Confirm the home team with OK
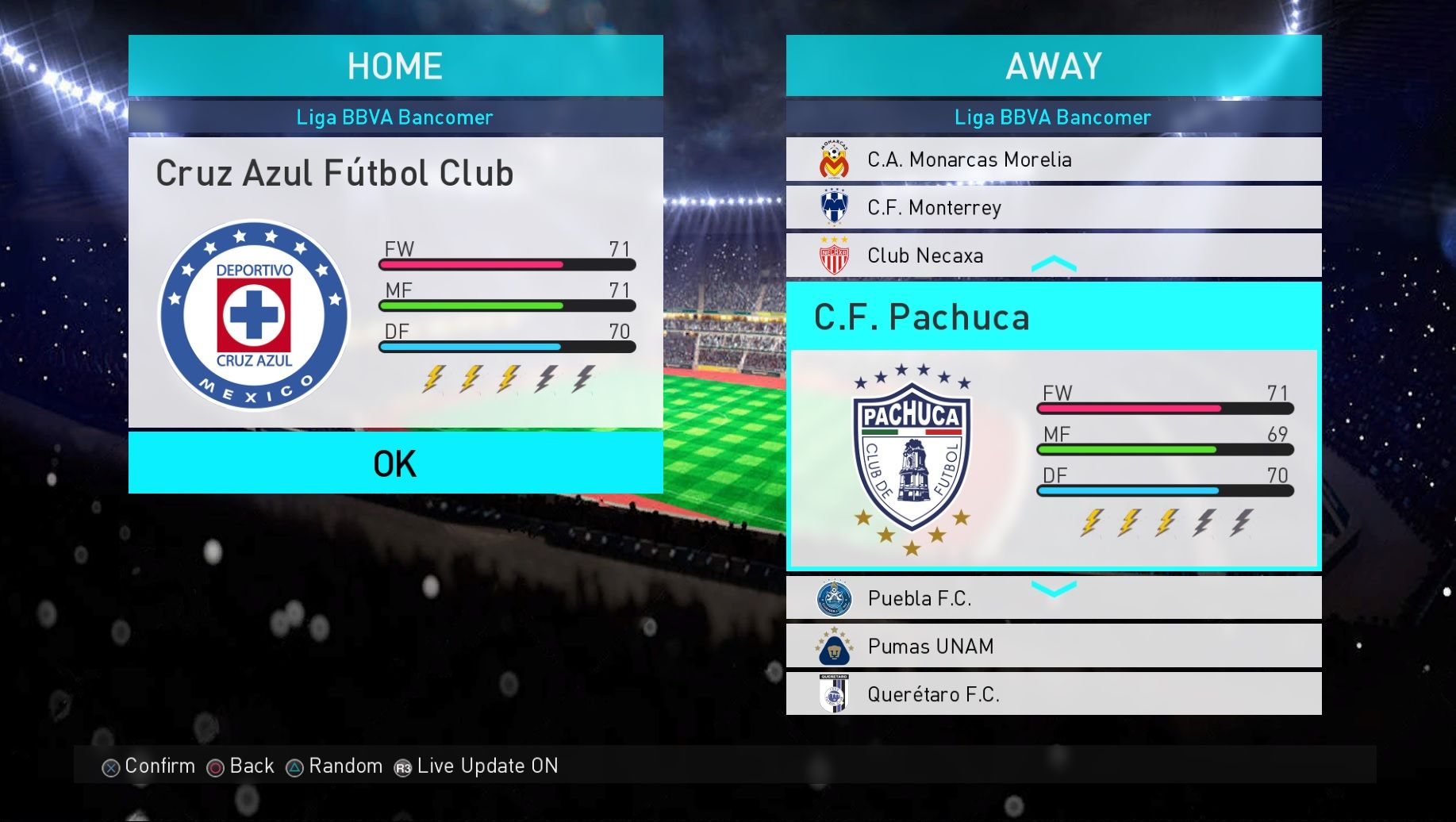Image resolution: width=1456 pixels, height=822 pixels. (395, 463)
